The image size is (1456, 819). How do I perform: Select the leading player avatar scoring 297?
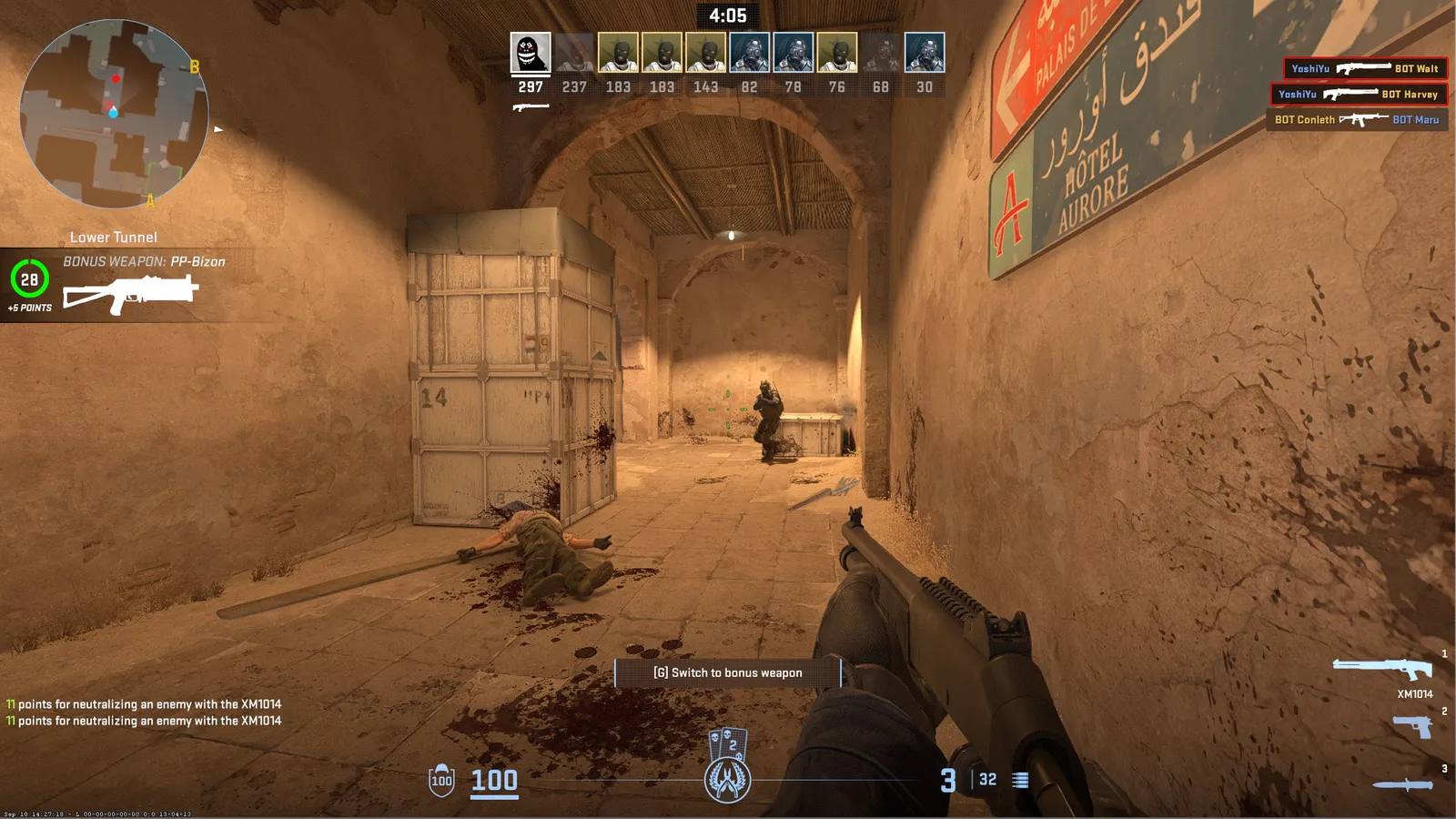(x=530, y=53)
